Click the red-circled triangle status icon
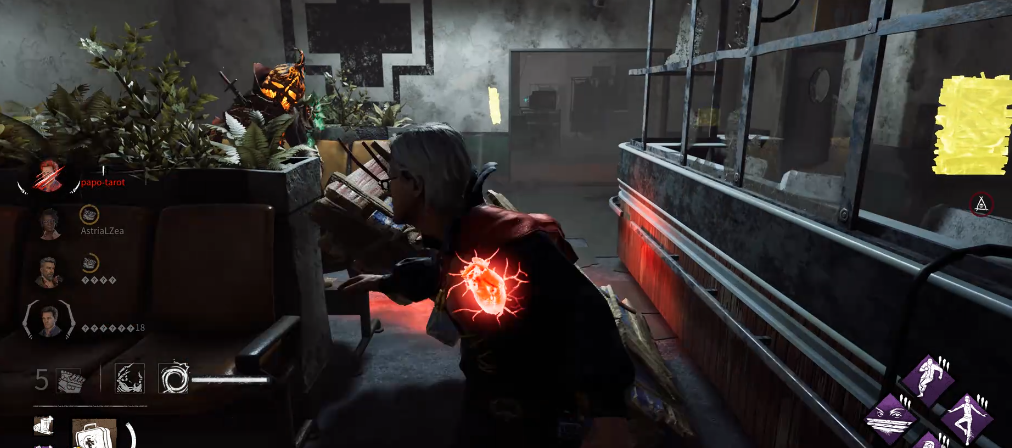The image size is (1012, 448). tap(982, 205)
